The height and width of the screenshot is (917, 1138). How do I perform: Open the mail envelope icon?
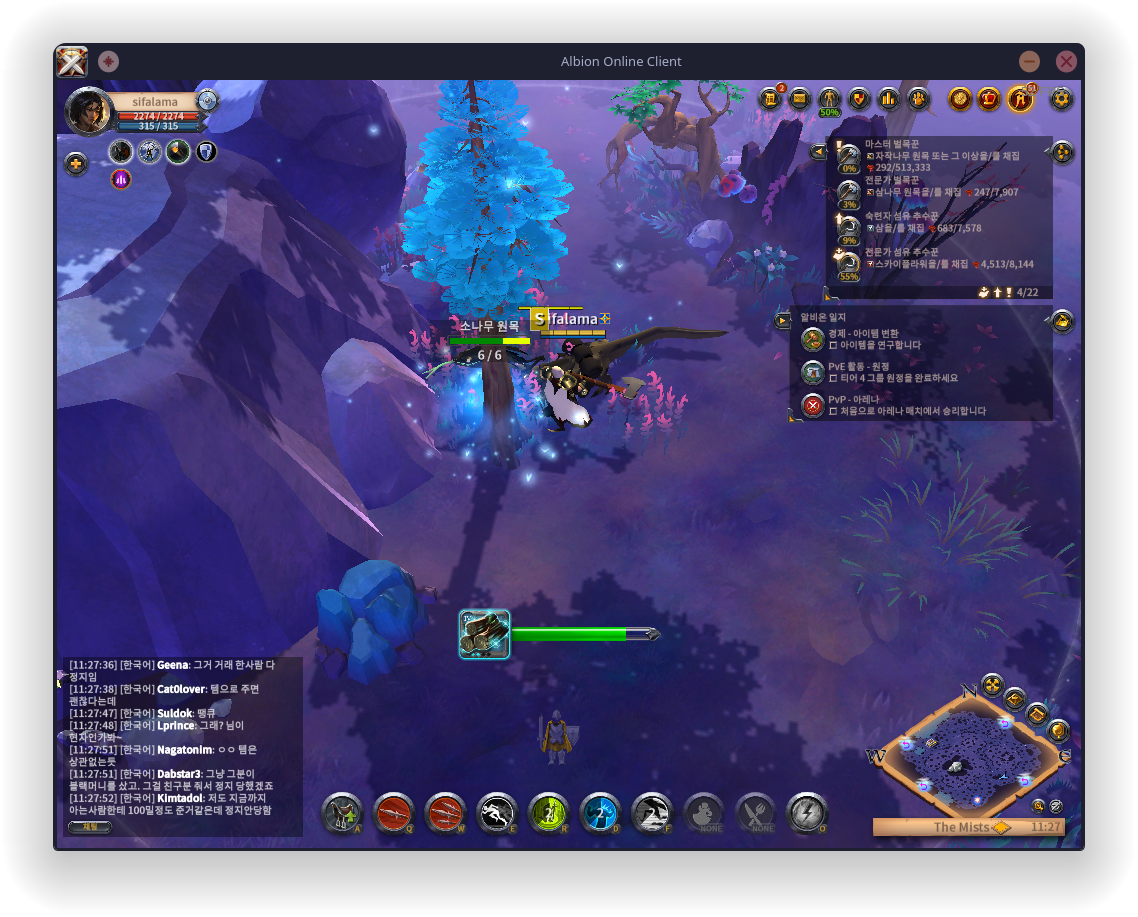coord(799,98)
